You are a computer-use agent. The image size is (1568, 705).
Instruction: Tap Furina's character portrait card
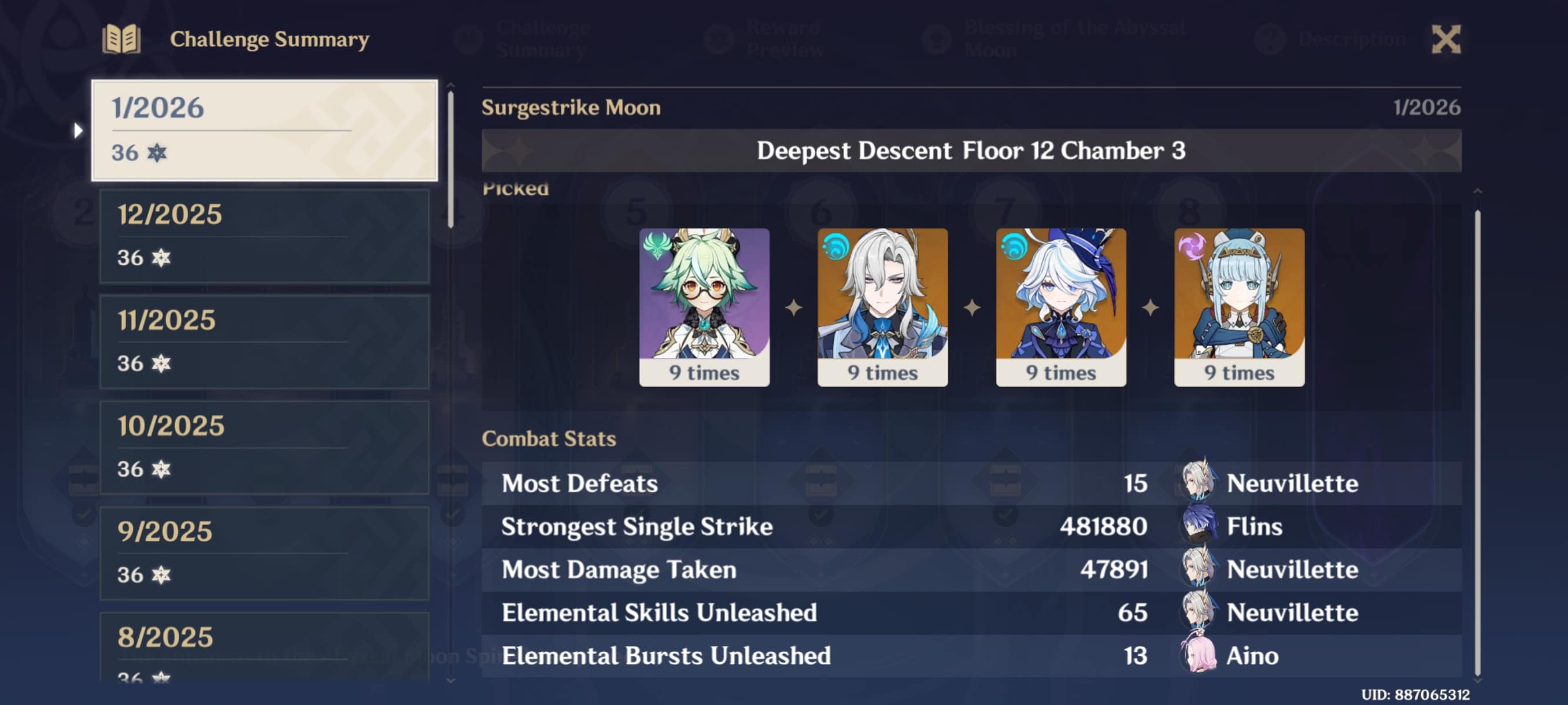click(1060, 307)
